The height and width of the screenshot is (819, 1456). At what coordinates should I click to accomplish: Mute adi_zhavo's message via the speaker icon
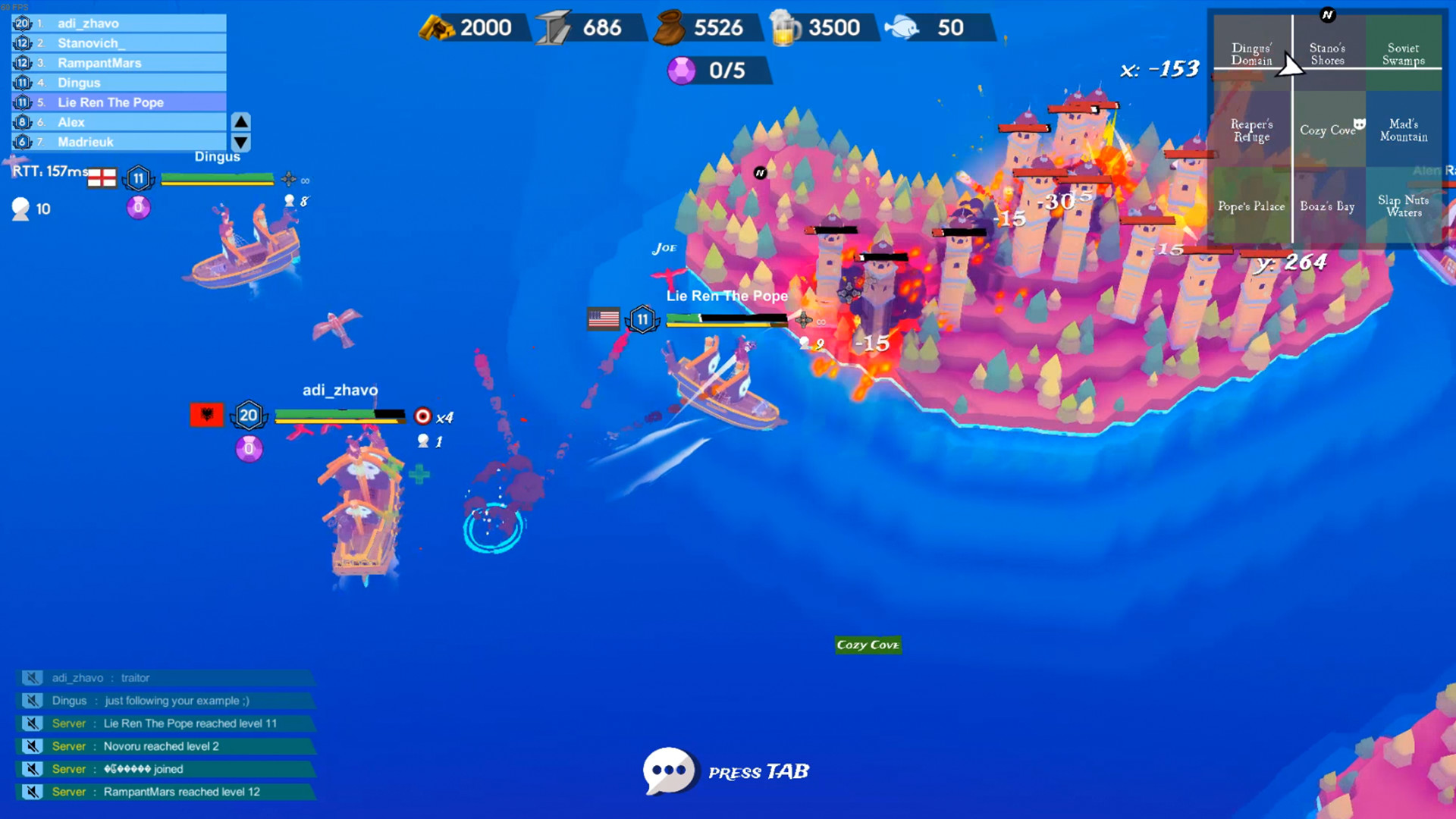click(30, 677)
